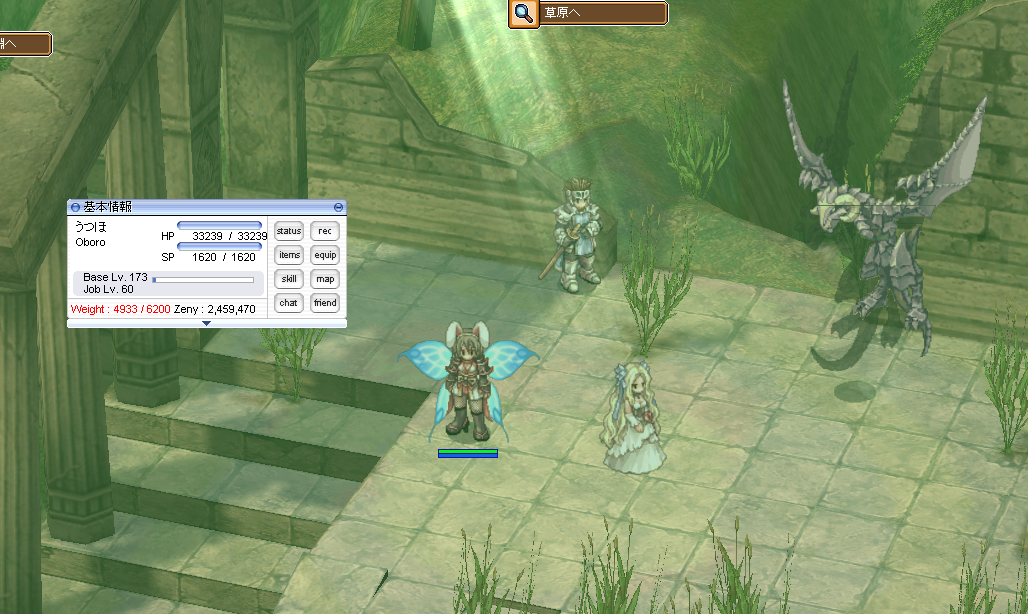The width and height of the screenshot is (1028, 614).
Task: Click the round button left of the 基本情報 title
Action: pos(75,207)
